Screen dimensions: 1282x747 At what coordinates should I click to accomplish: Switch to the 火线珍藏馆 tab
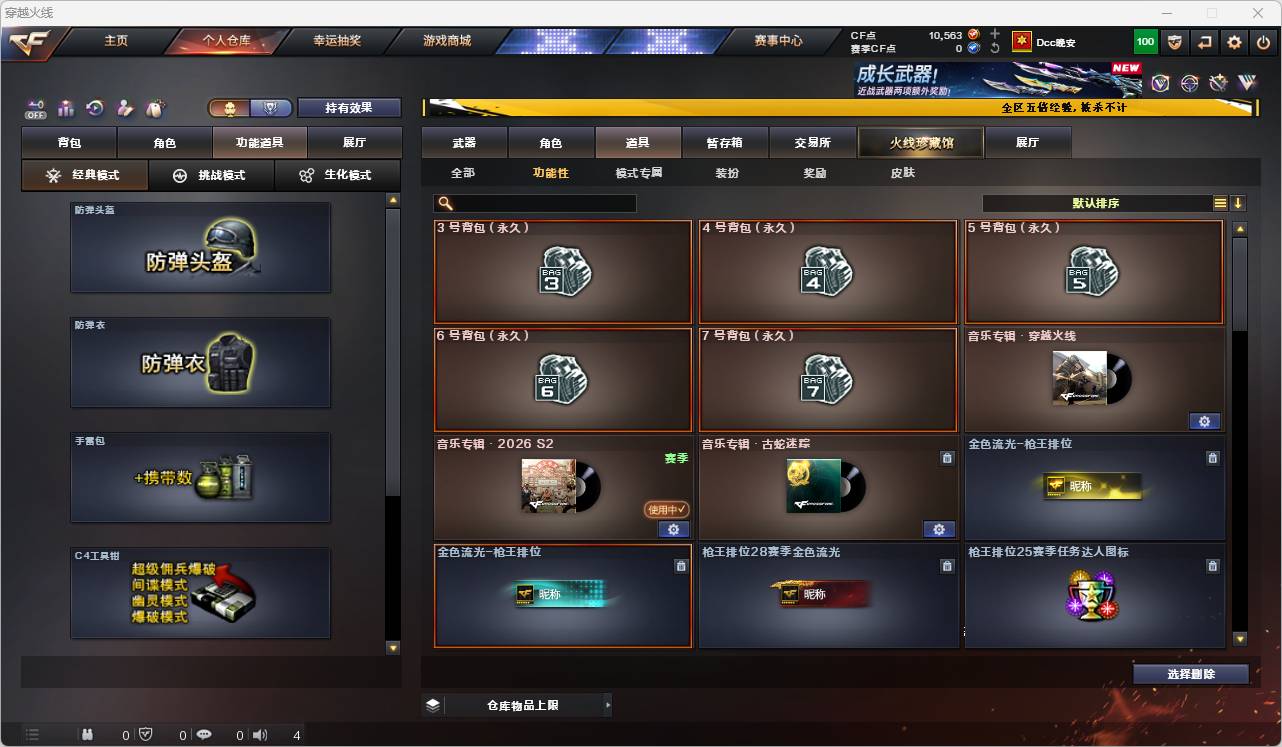pos(919,142)
